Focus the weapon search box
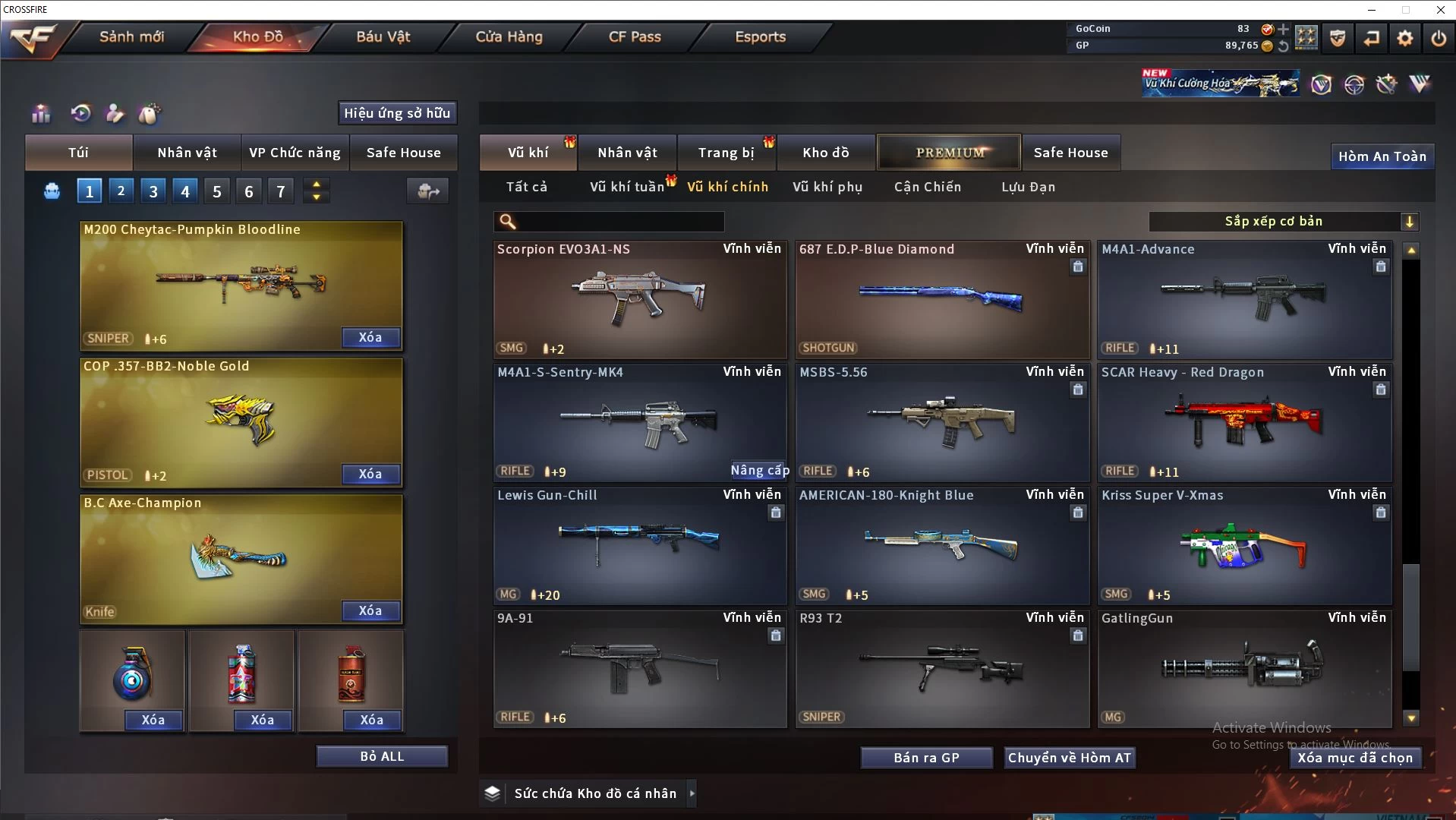The image size is (1456, 820). click(x=619, y=222)
